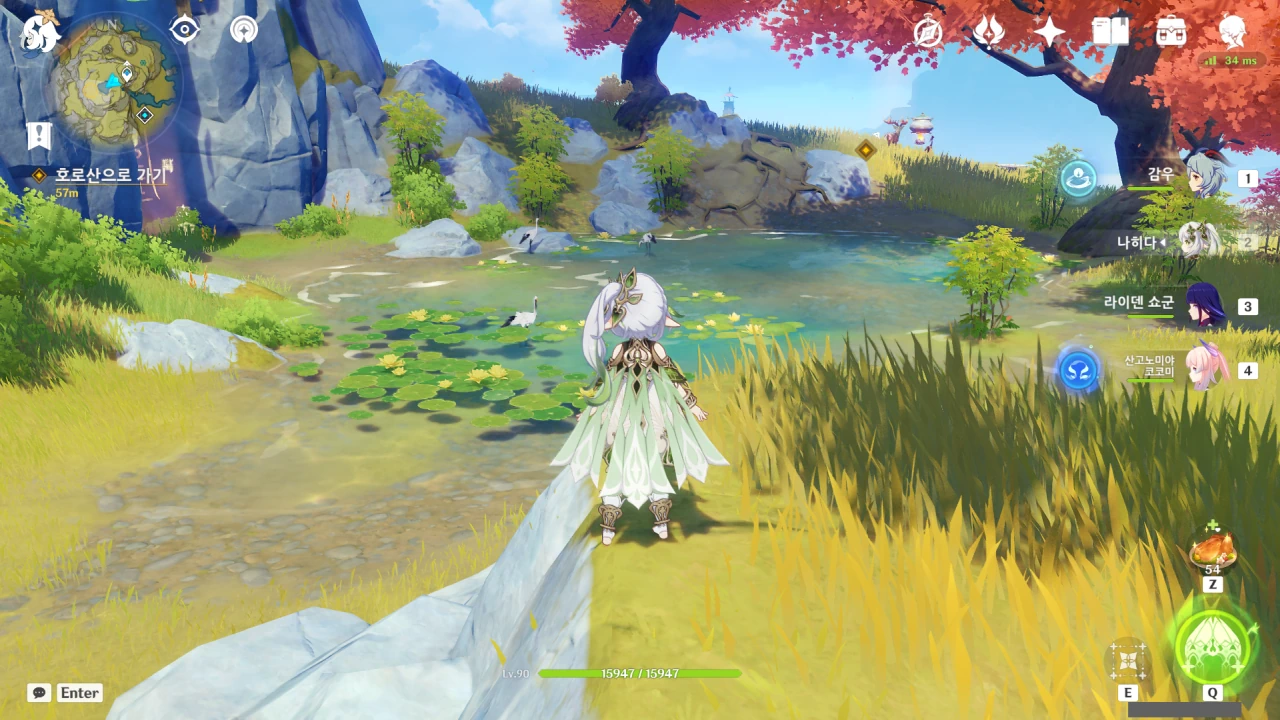Open the compass events icon

click(928, 32)
